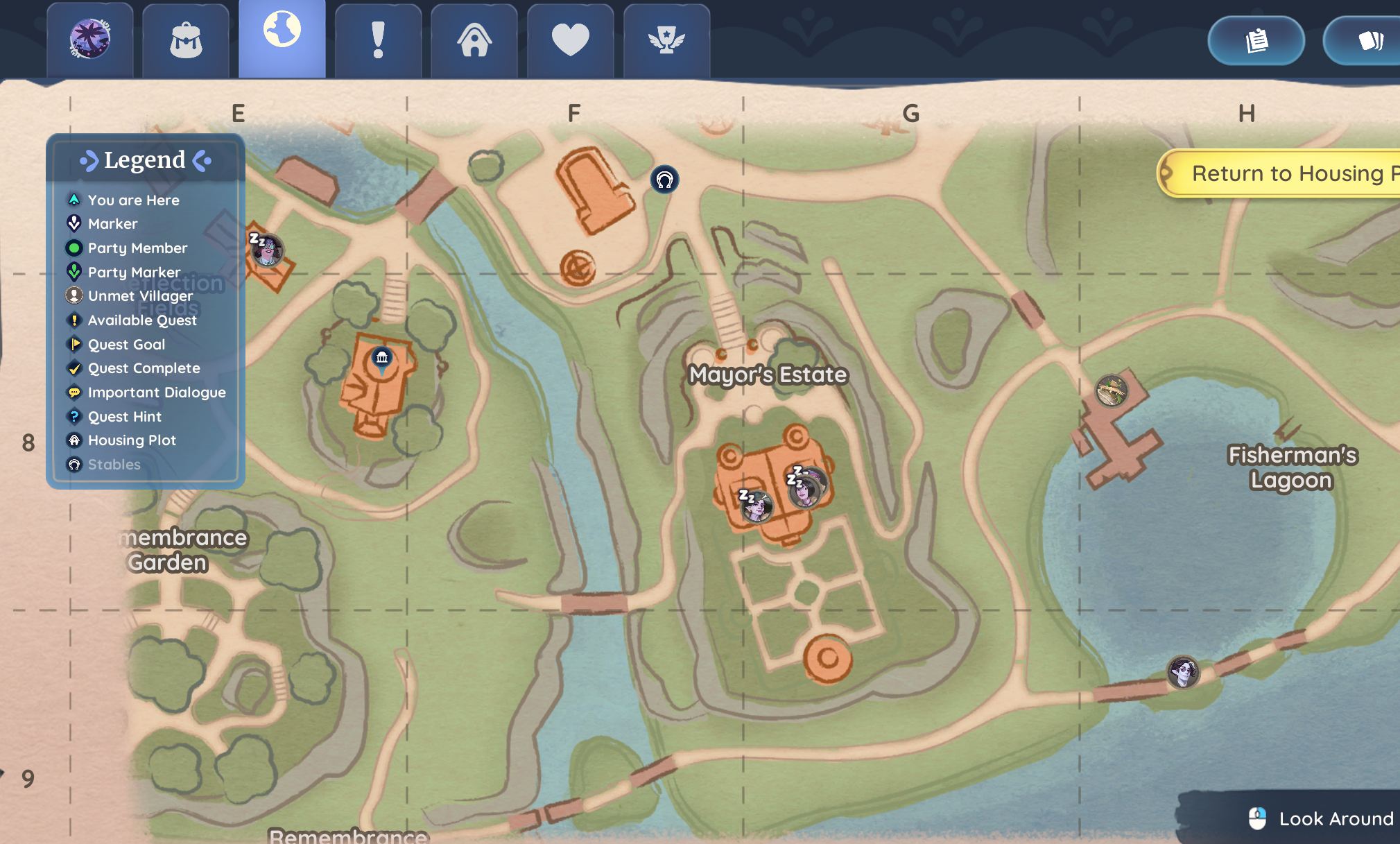Collapse the Legend panel header

[145, 160]
